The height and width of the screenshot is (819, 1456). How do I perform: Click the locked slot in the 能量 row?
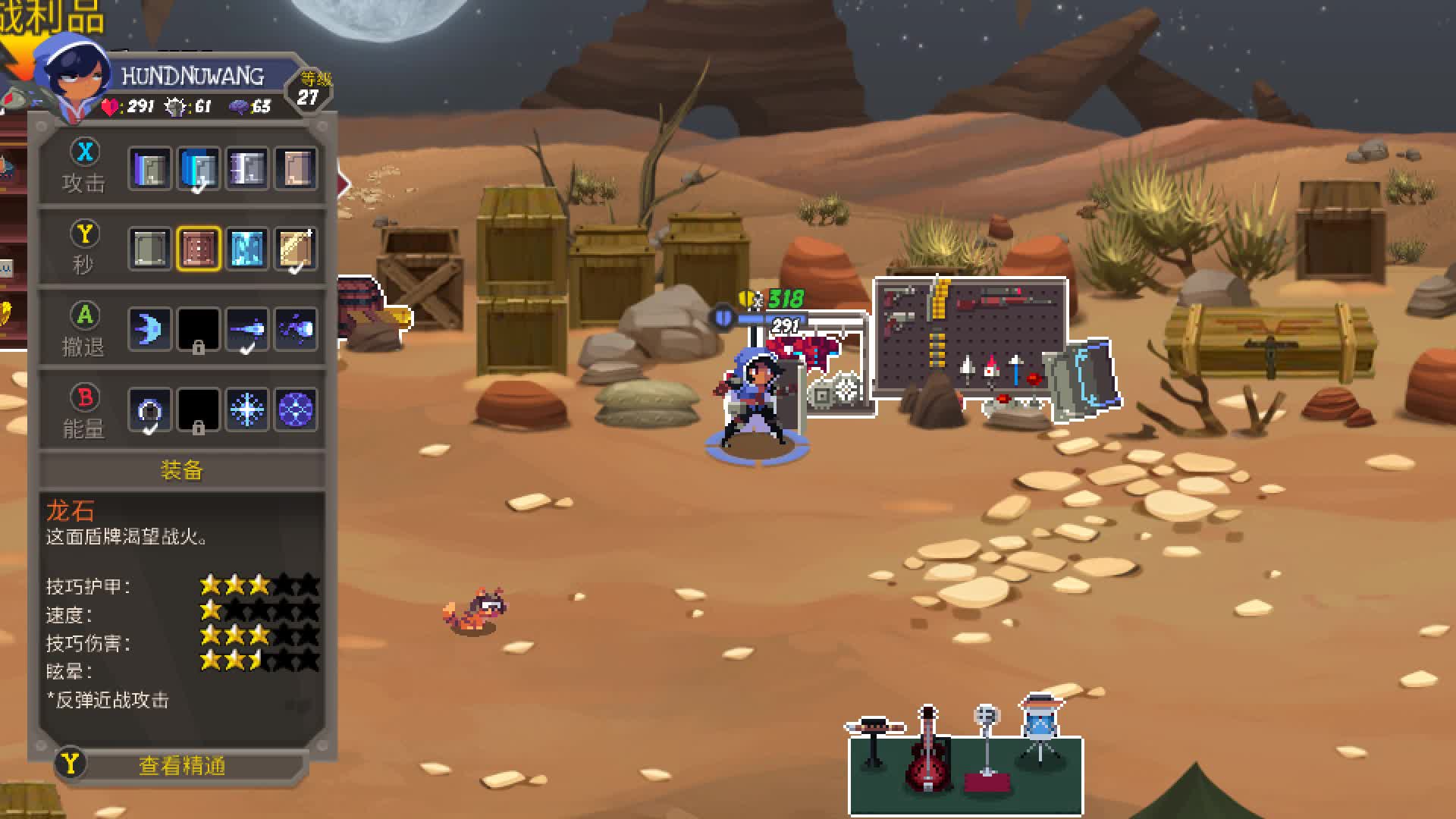coord(199,410)
